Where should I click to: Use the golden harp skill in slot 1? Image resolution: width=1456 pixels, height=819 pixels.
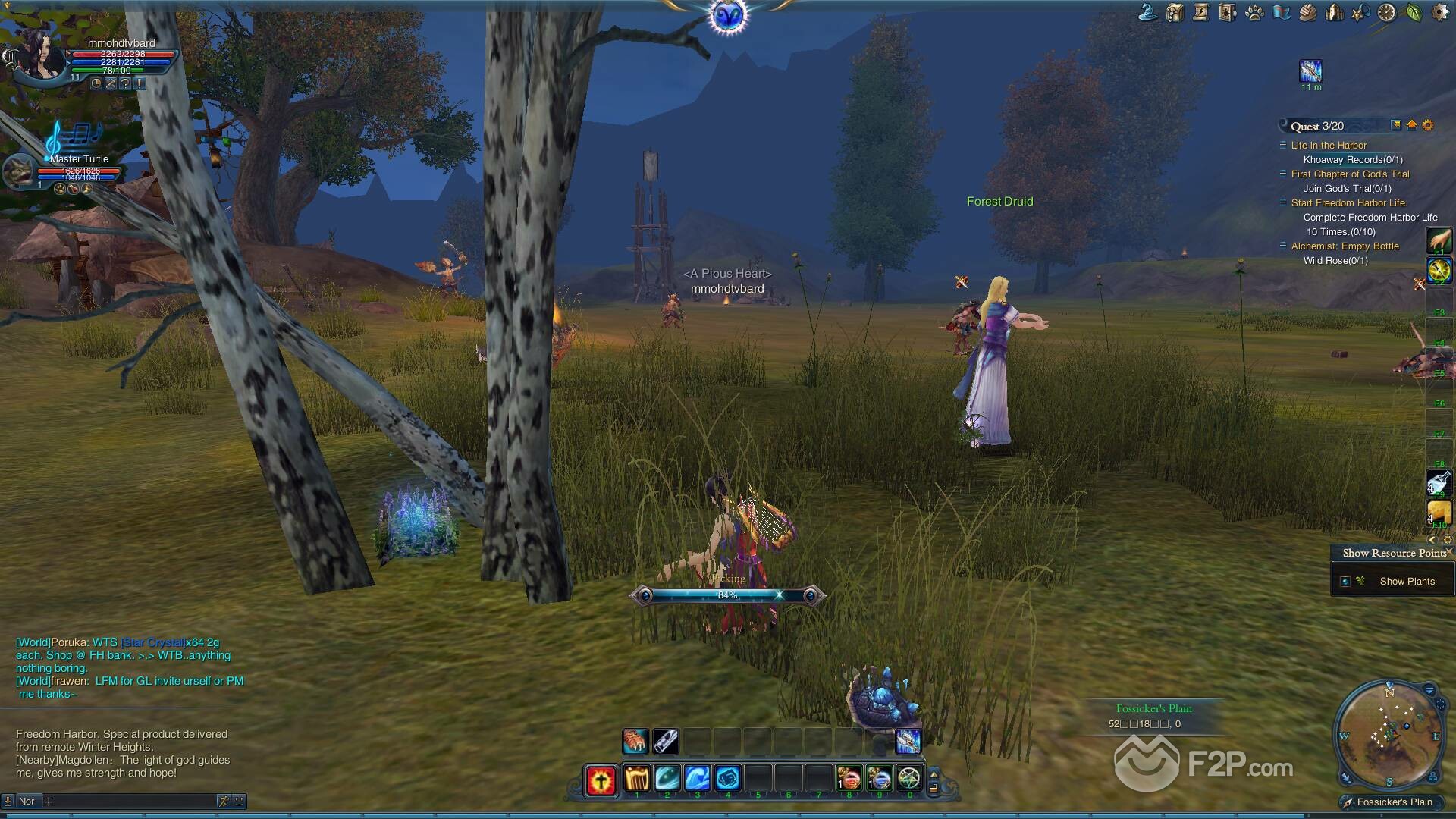click(637, 779)
